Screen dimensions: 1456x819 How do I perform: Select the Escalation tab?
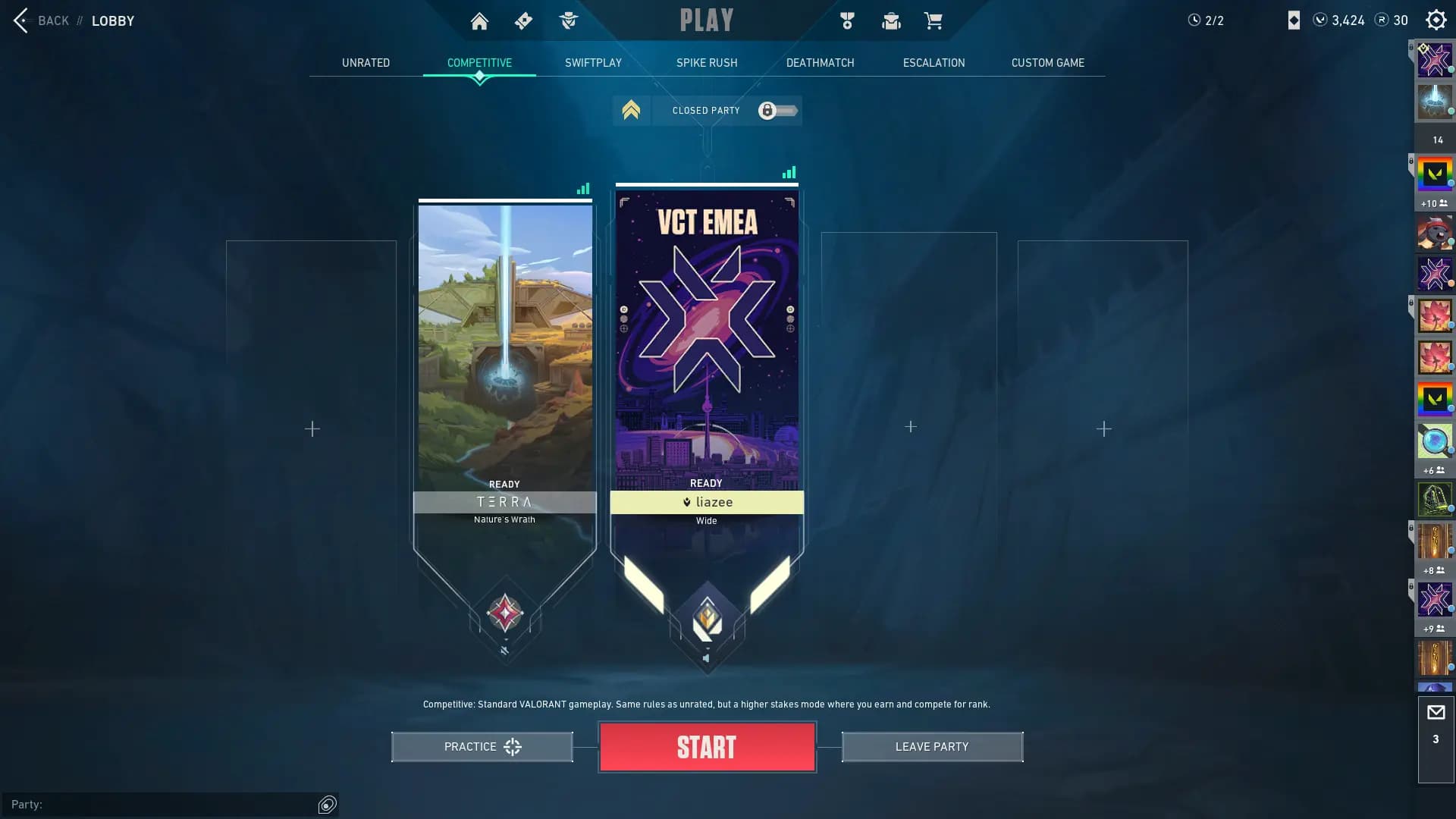click(x=934, y=63)
